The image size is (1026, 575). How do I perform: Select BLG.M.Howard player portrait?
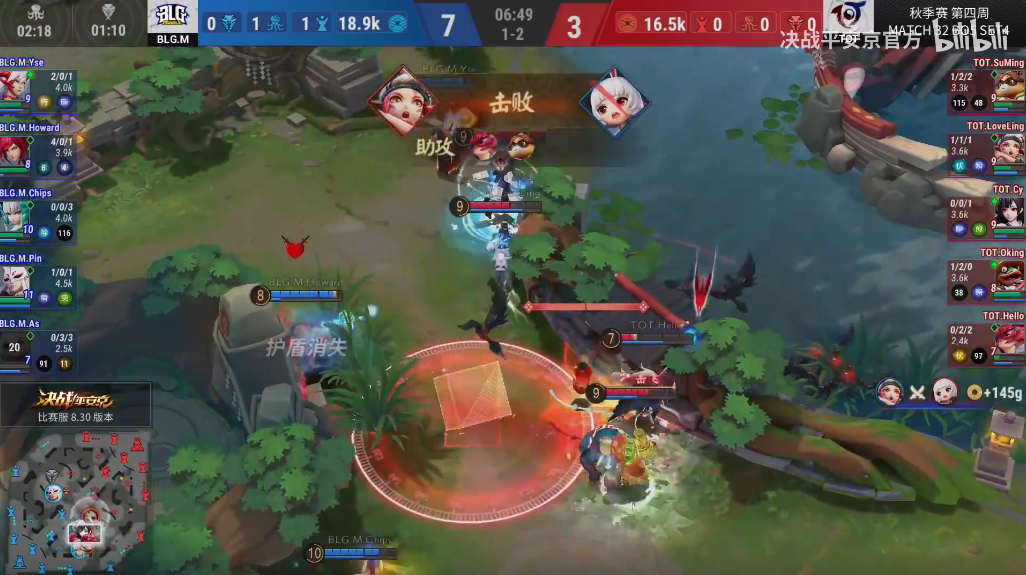(13, 150)
